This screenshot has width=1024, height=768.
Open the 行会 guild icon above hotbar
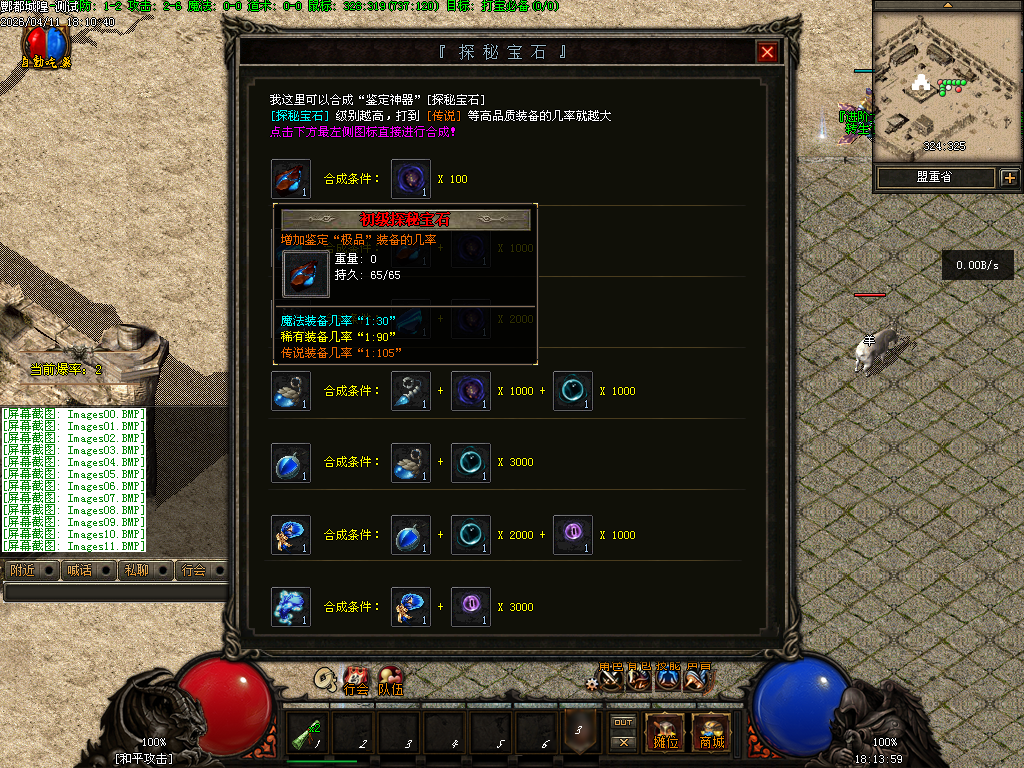tap(356, 682)
